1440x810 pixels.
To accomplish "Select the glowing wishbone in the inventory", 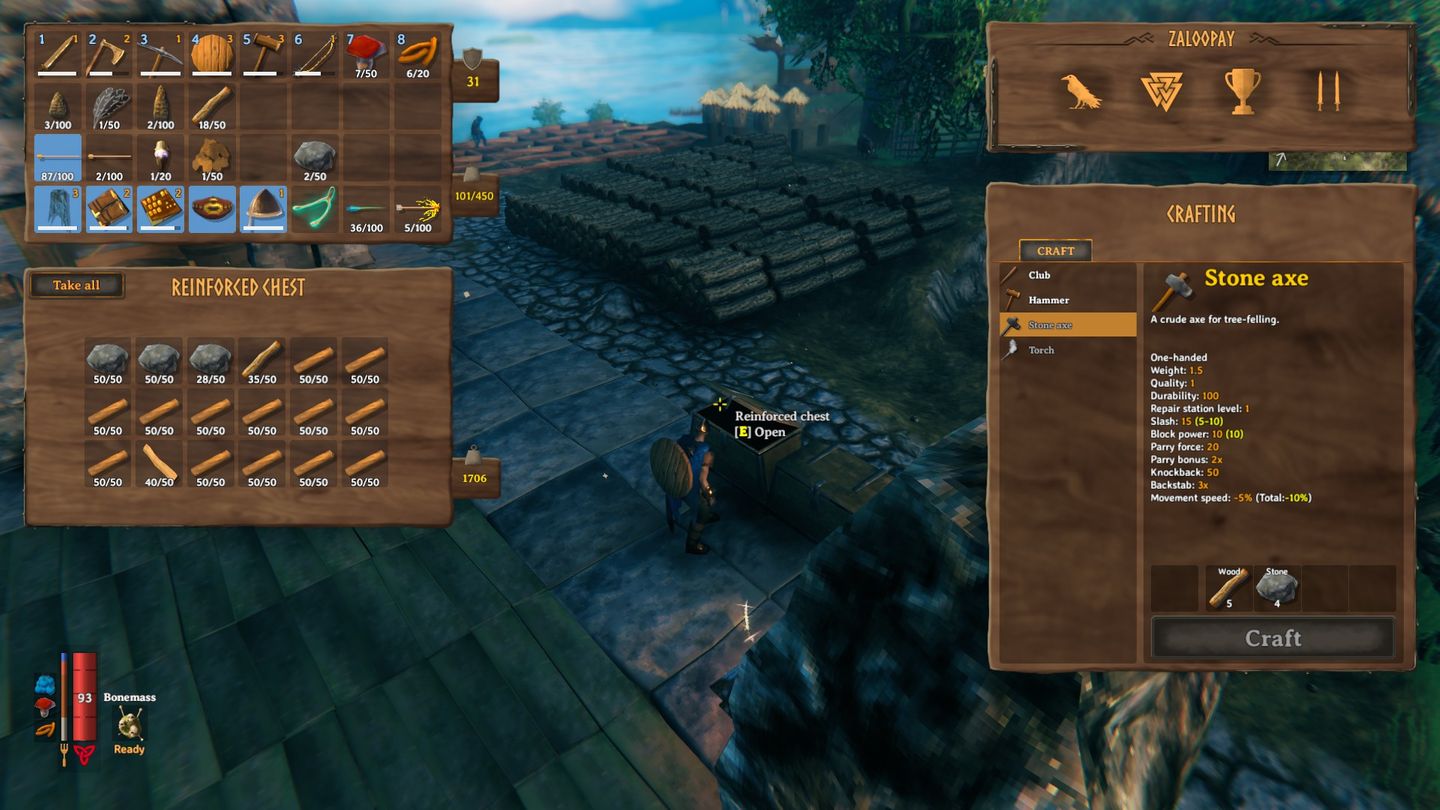I will 317,207.
